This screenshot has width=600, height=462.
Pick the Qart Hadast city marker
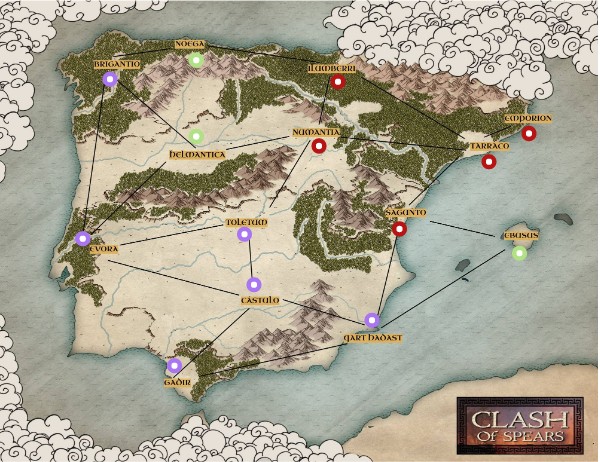click(x=372, y=321)
